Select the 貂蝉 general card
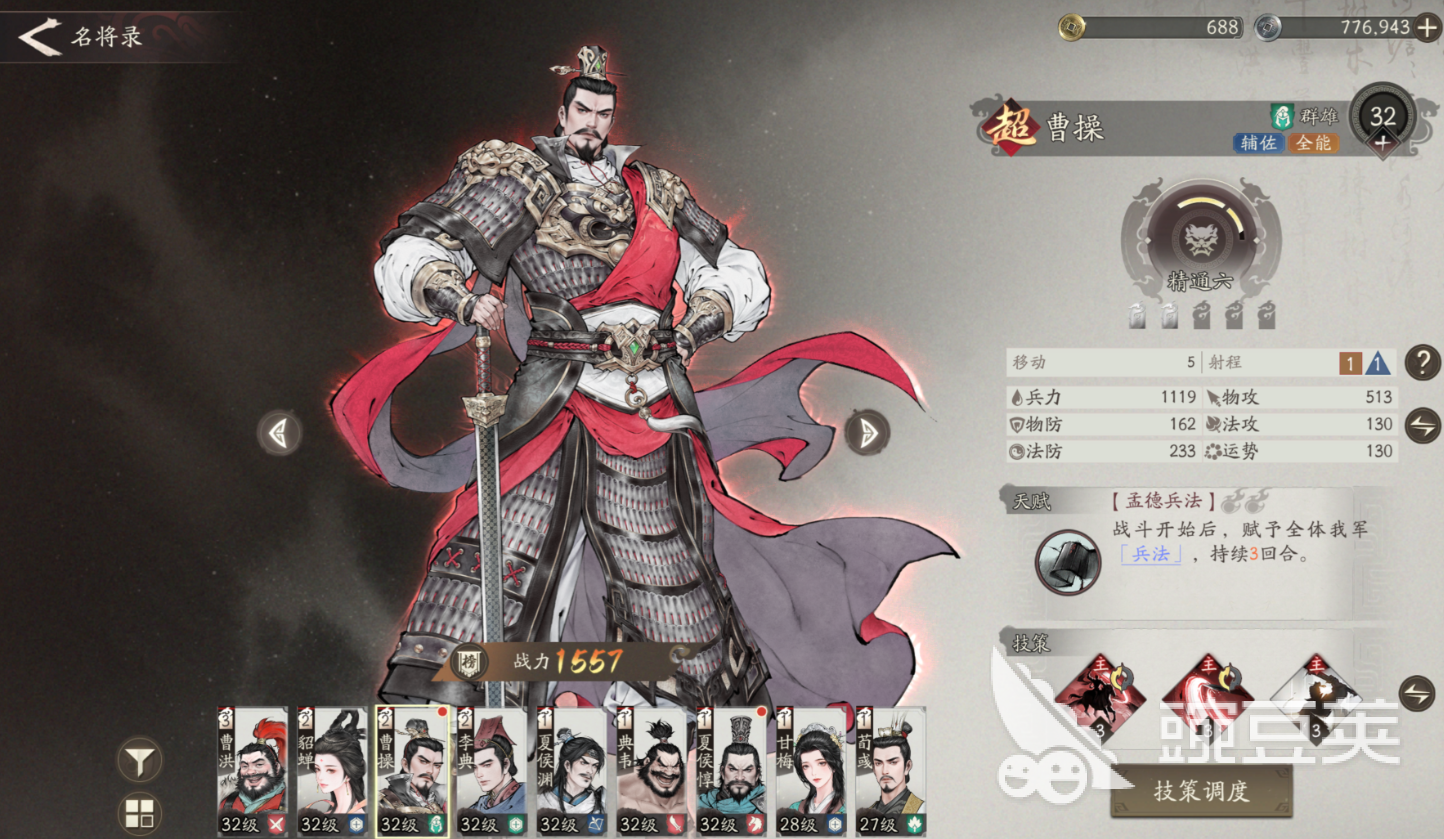This screenshot has width=1444, height=839. [x=332, y=770]
